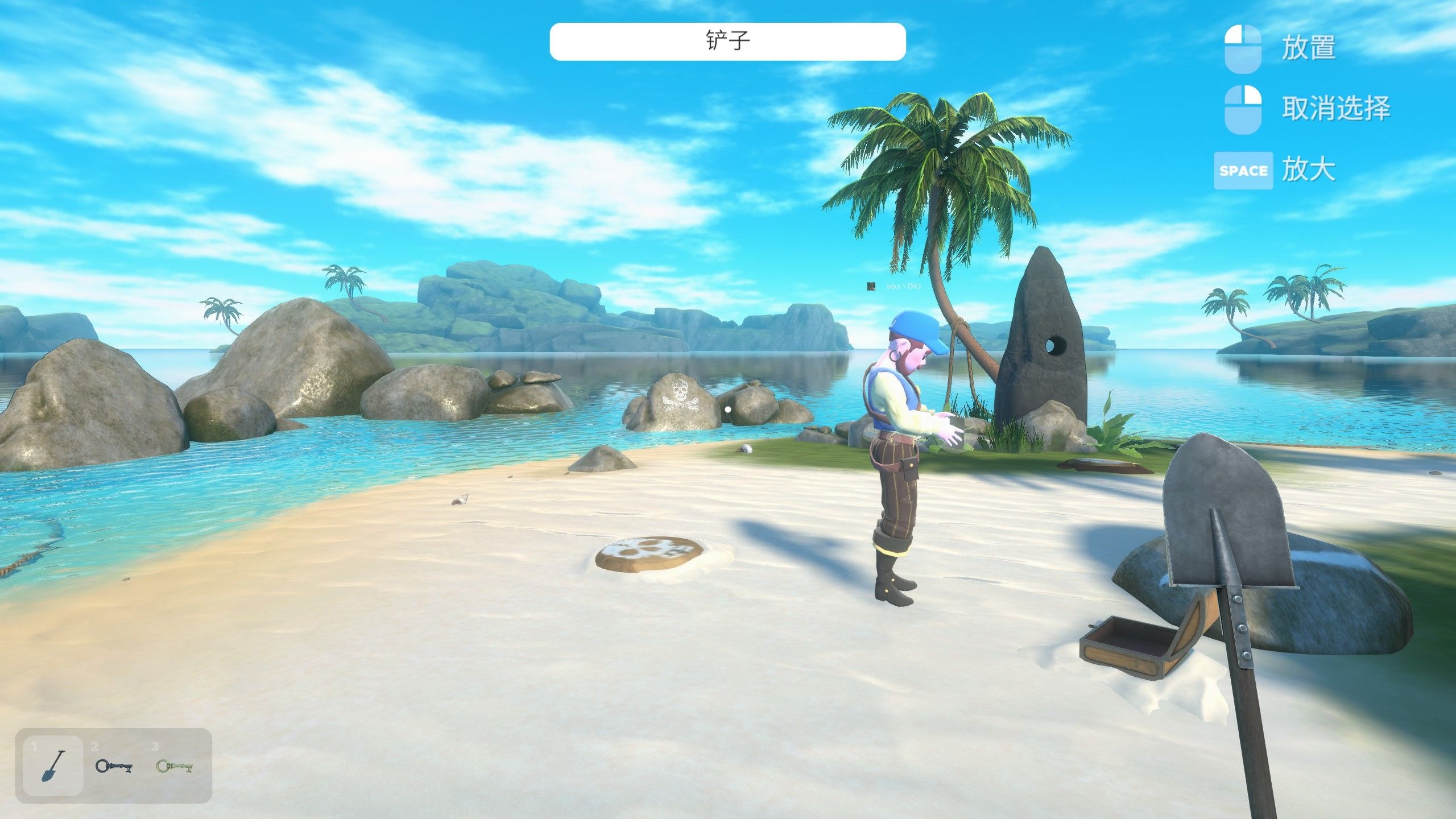Pick the green key in the hotbar
The width and height of the screenshot is (1456, 819).
175,766
